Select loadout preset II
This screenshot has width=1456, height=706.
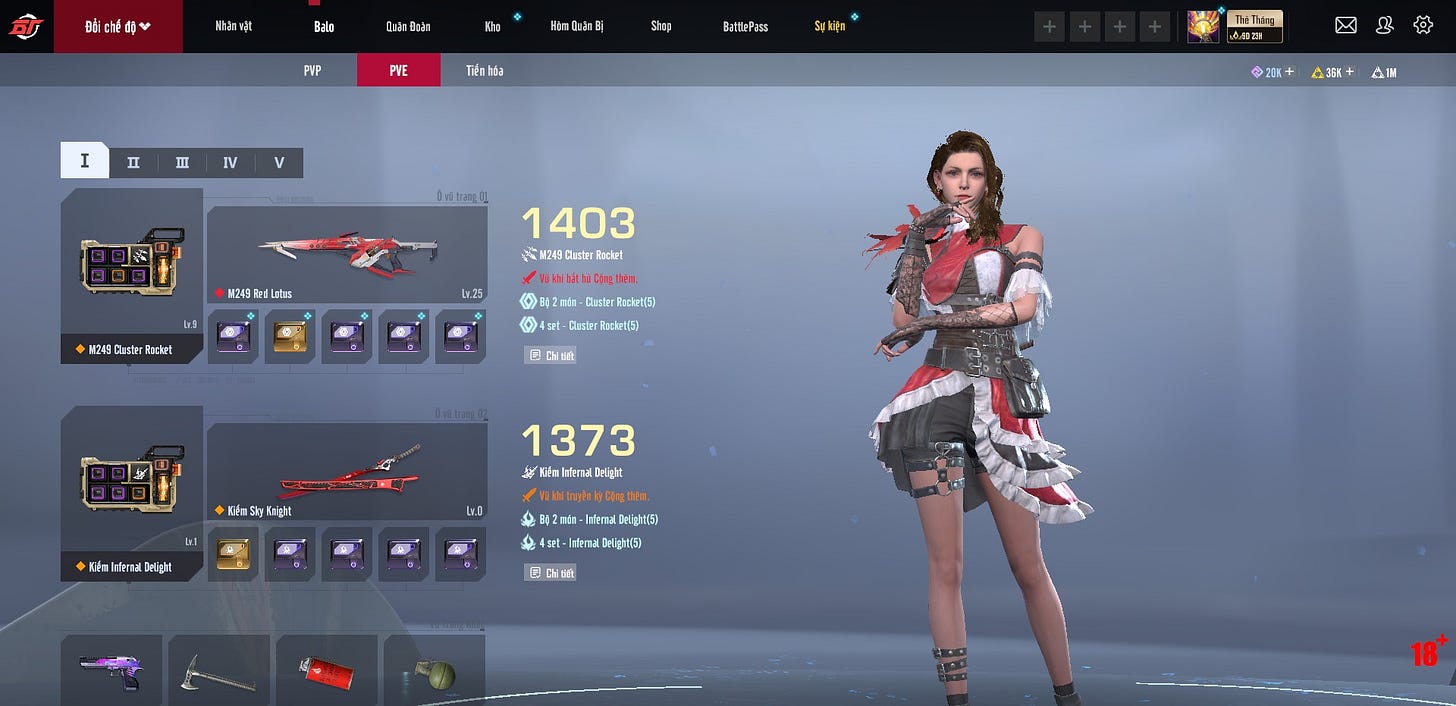pos(133,162)
